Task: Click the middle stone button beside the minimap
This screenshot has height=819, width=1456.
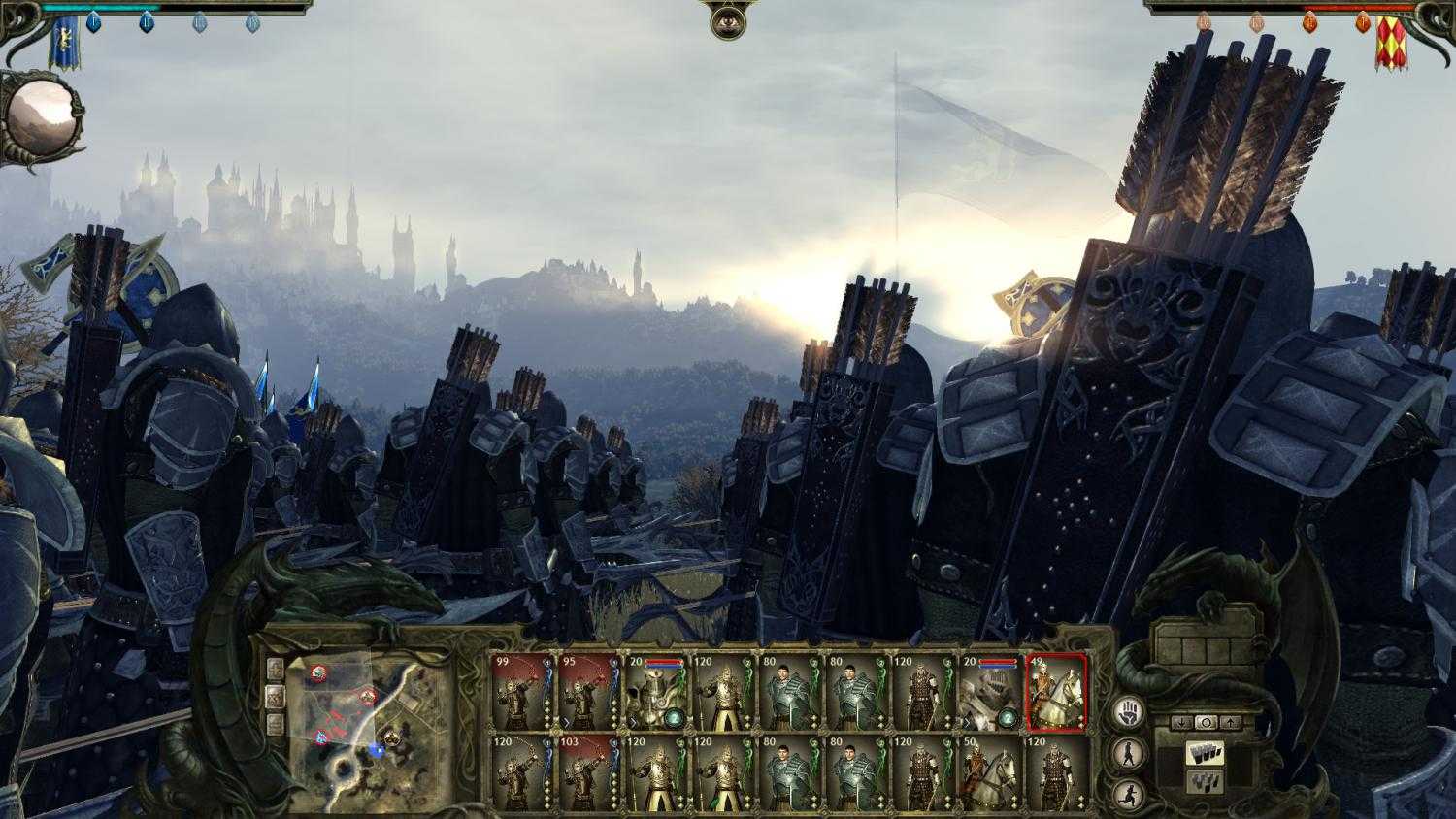Action: pos(275,697)
